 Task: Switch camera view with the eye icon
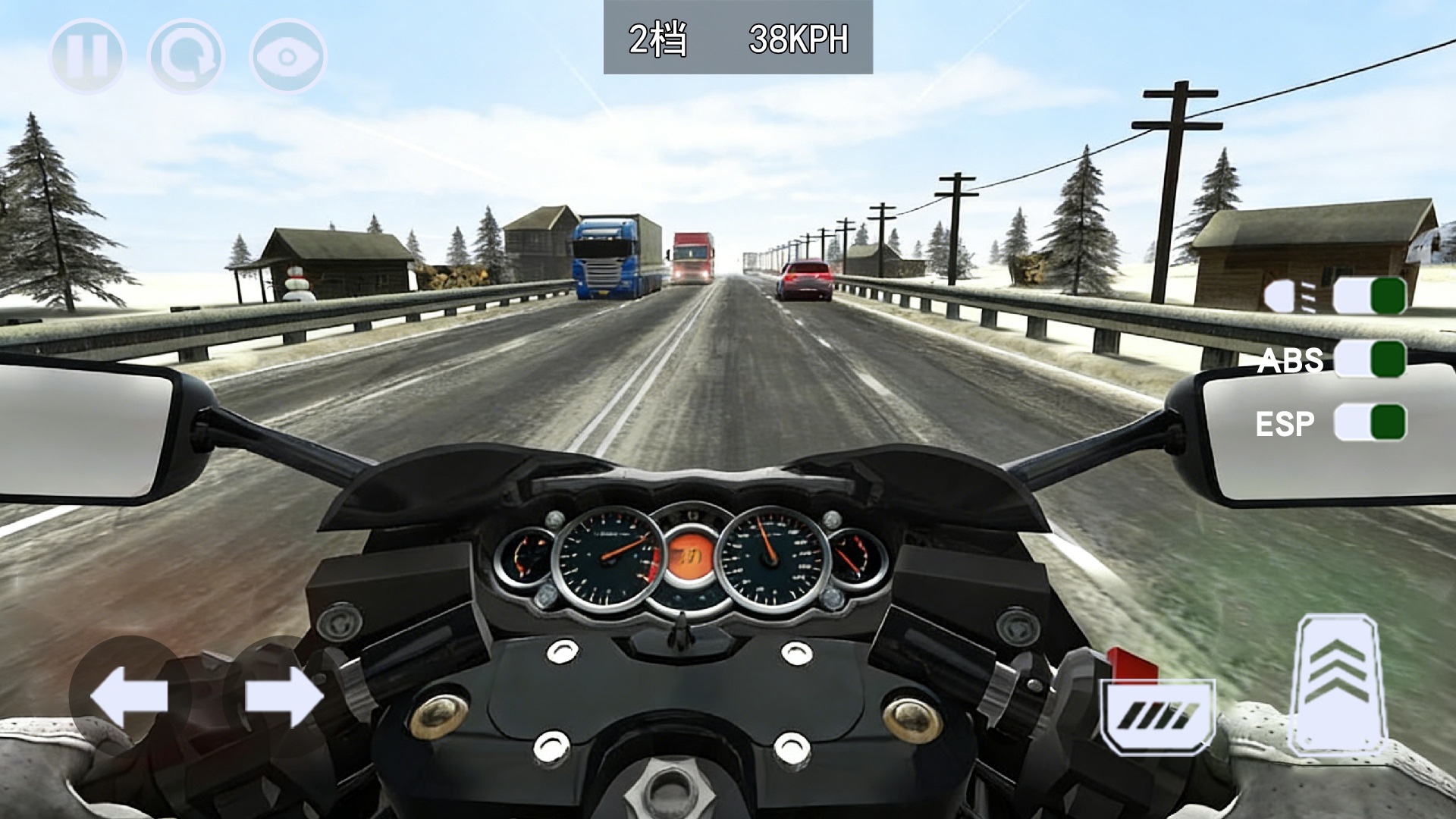coord(288,57)
